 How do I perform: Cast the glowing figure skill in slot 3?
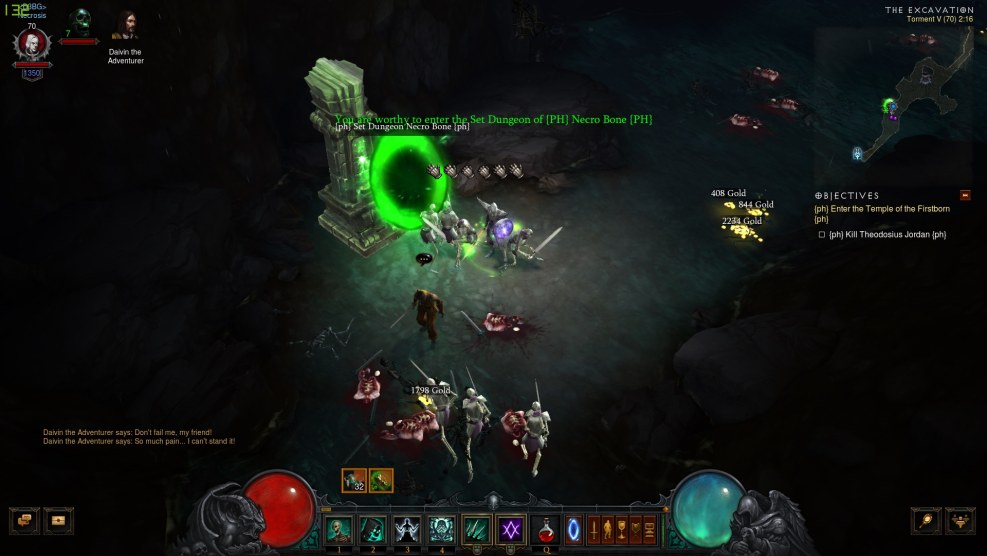tap(408, 530)
